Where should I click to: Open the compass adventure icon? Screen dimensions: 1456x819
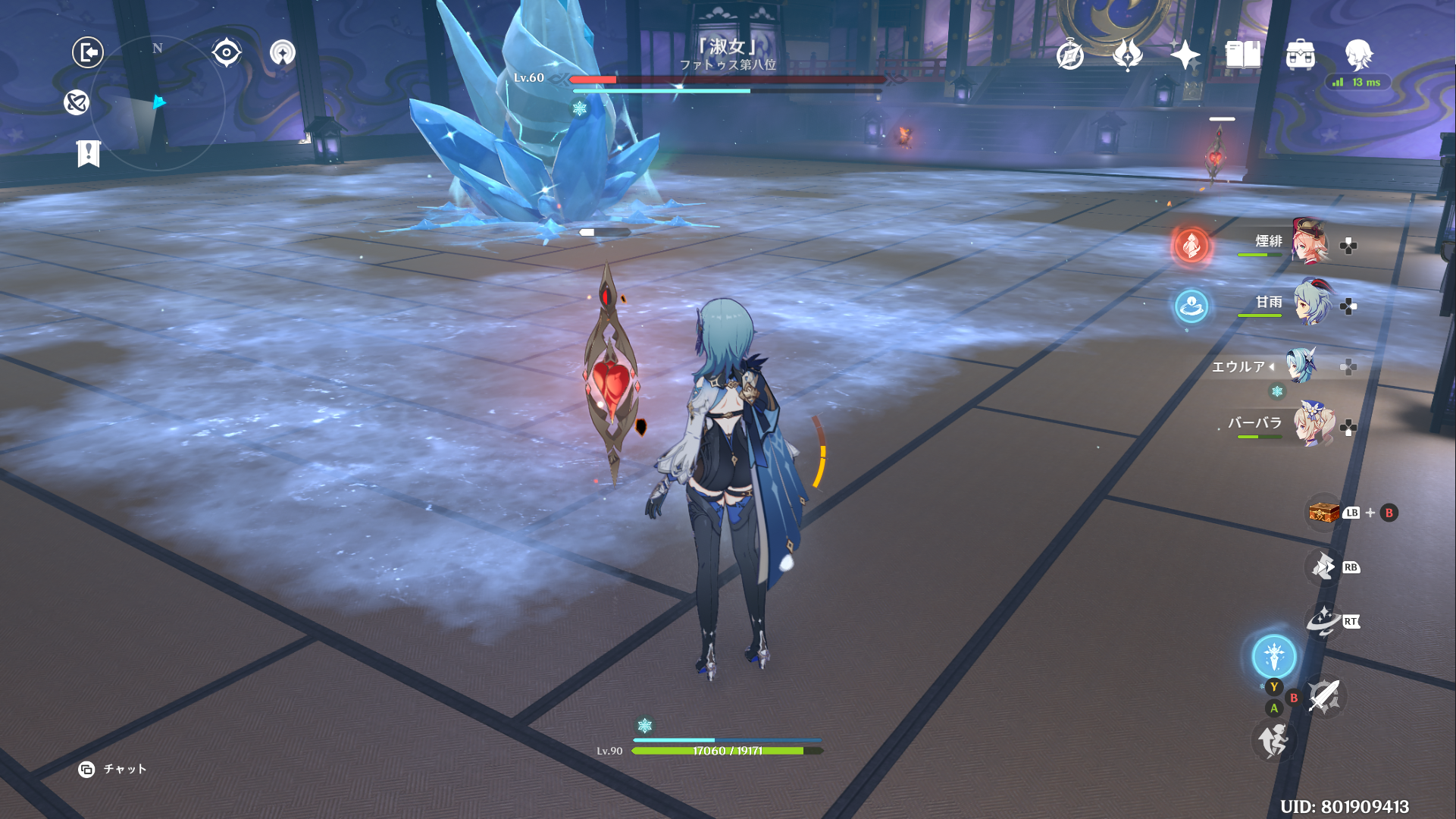click(1070, 55)
